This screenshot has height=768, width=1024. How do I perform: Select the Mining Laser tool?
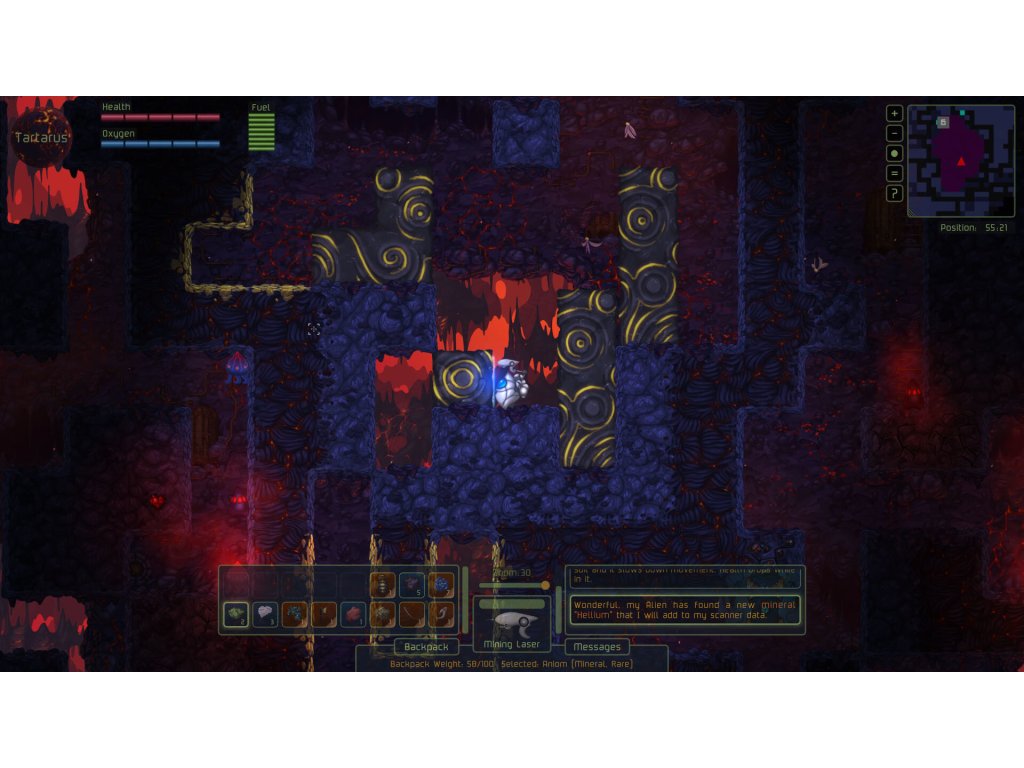coord(512,623)
